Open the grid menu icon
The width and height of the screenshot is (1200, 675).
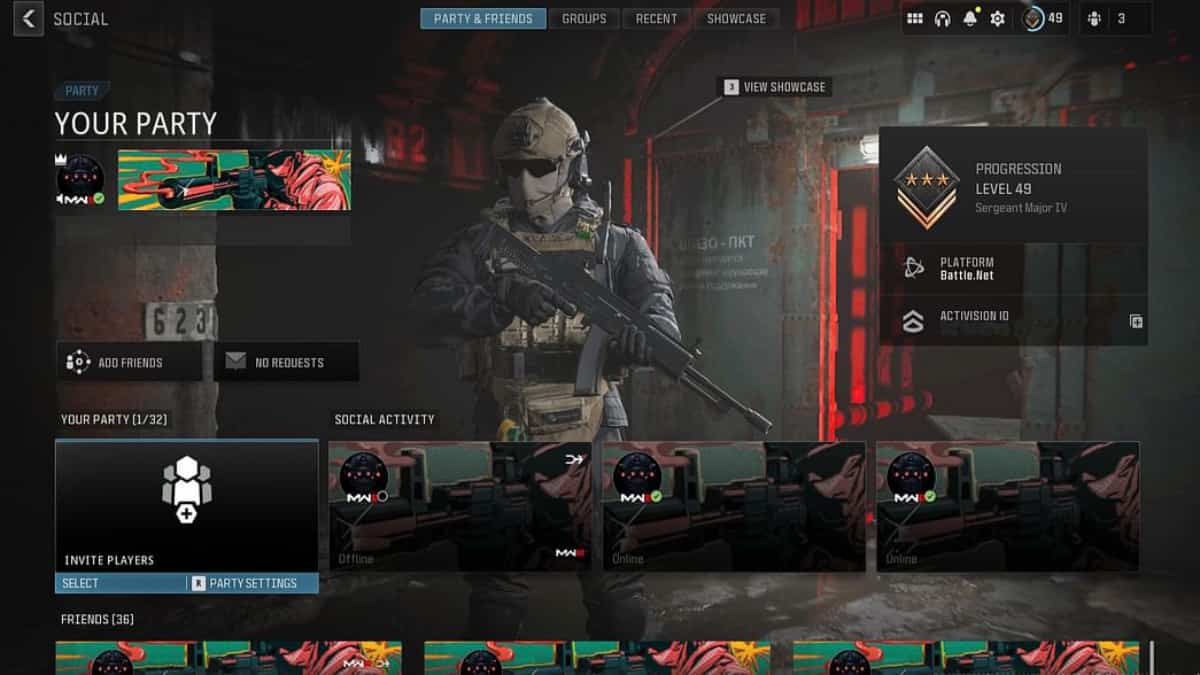pos(914,18)
